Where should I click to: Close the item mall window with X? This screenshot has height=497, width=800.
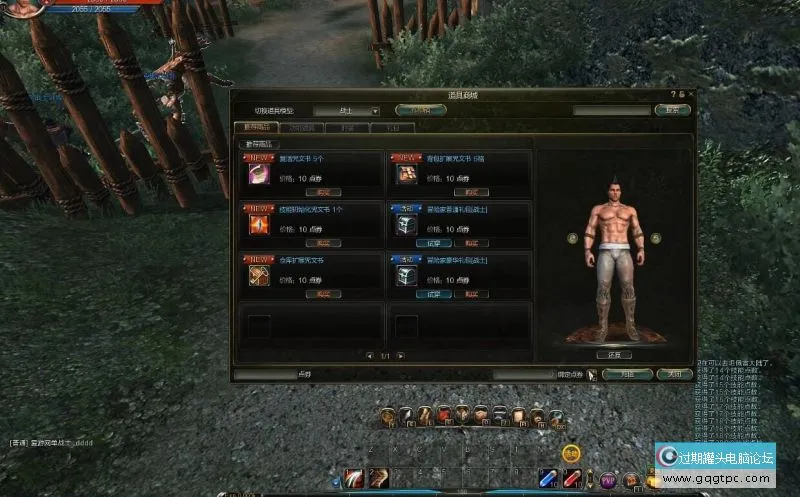coord(689,95)
